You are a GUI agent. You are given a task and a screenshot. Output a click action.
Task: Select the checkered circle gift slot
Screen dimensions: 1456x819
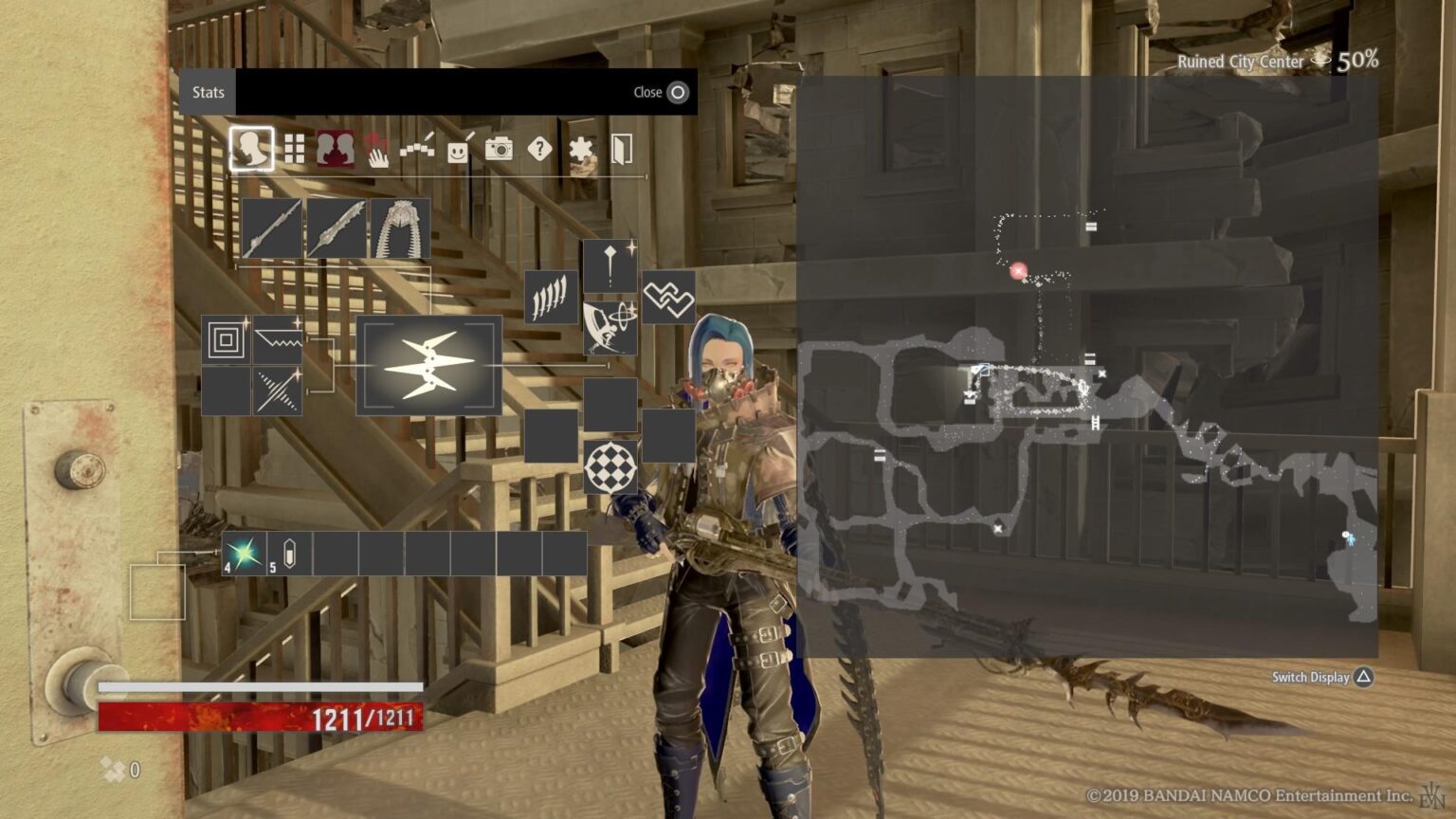click(610, 466)
